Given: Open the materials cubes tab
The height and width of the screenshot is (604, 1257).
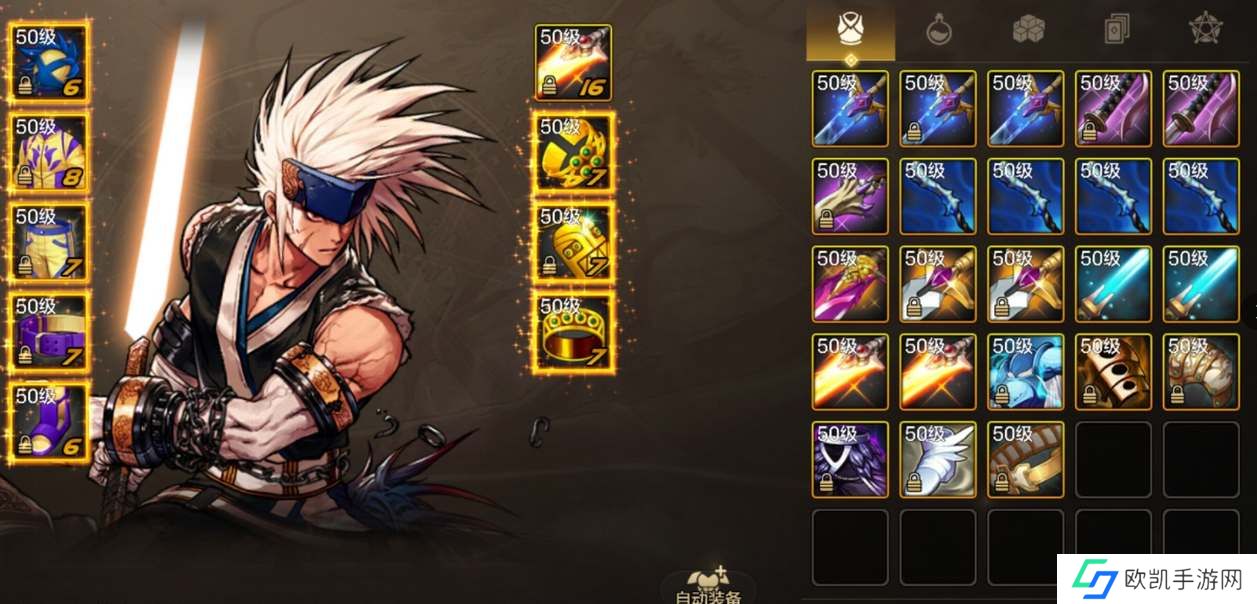Looking at the screenshot, I should 1028,31.
